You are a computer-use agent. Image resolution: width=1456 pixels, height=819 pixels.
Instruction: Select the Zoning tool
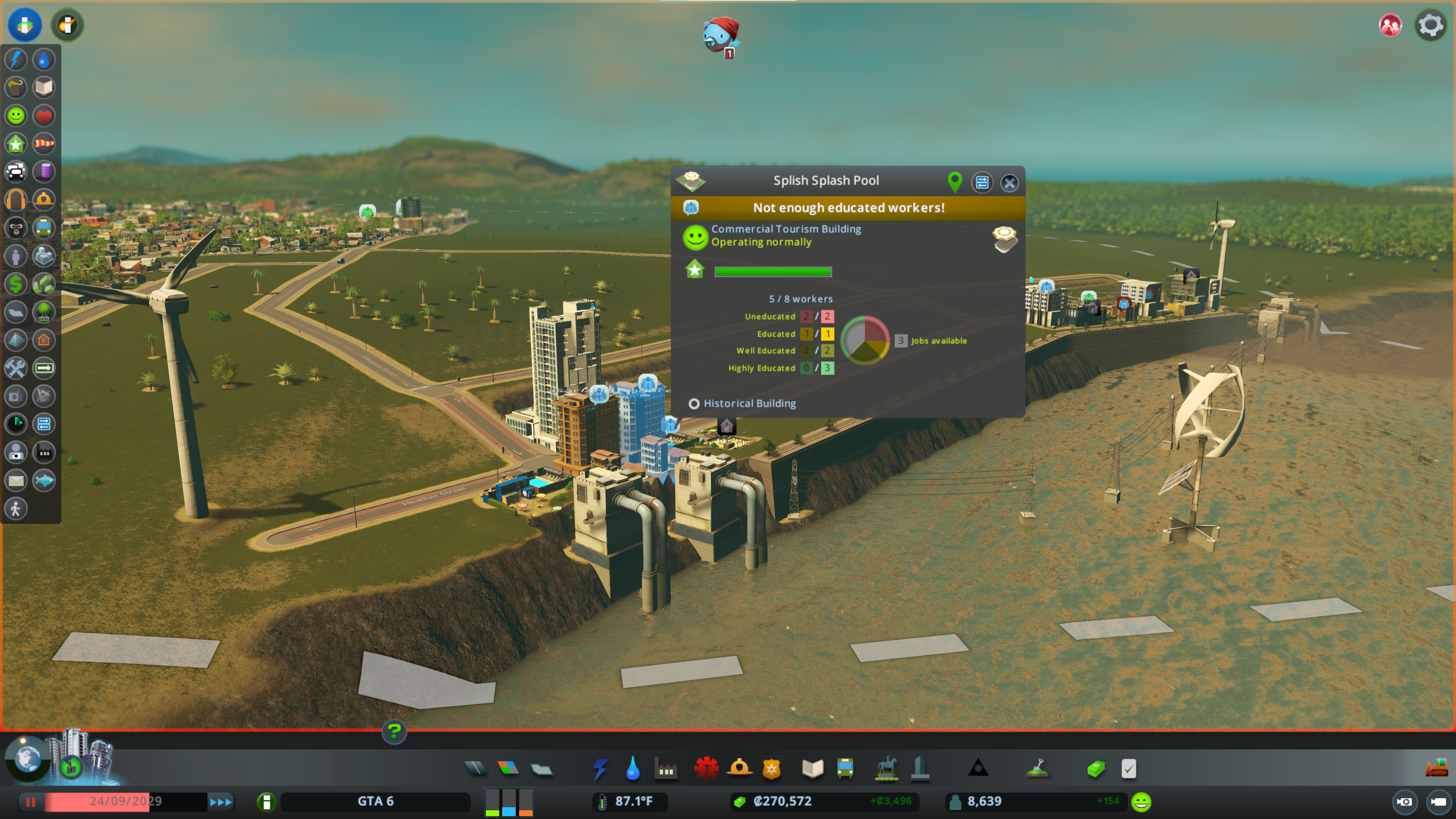508,768
